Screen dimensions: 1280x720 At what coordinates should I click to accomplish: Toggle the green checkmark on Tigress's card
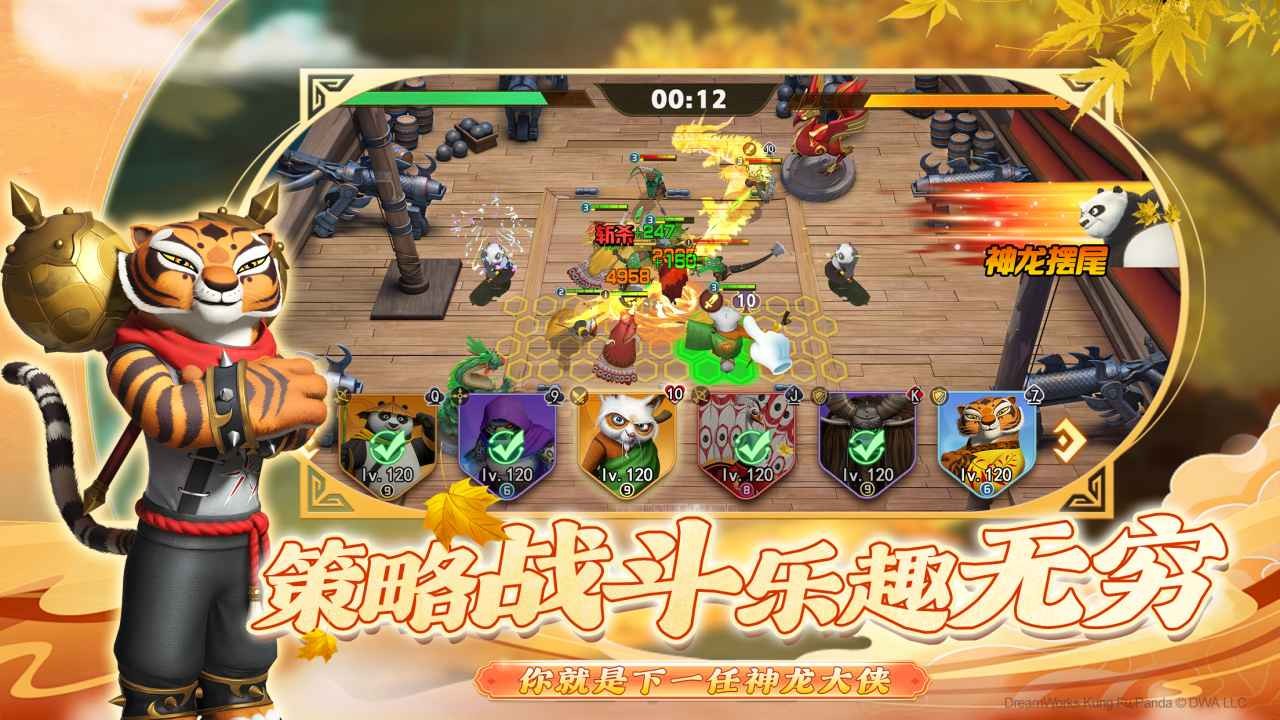point(985,446)
